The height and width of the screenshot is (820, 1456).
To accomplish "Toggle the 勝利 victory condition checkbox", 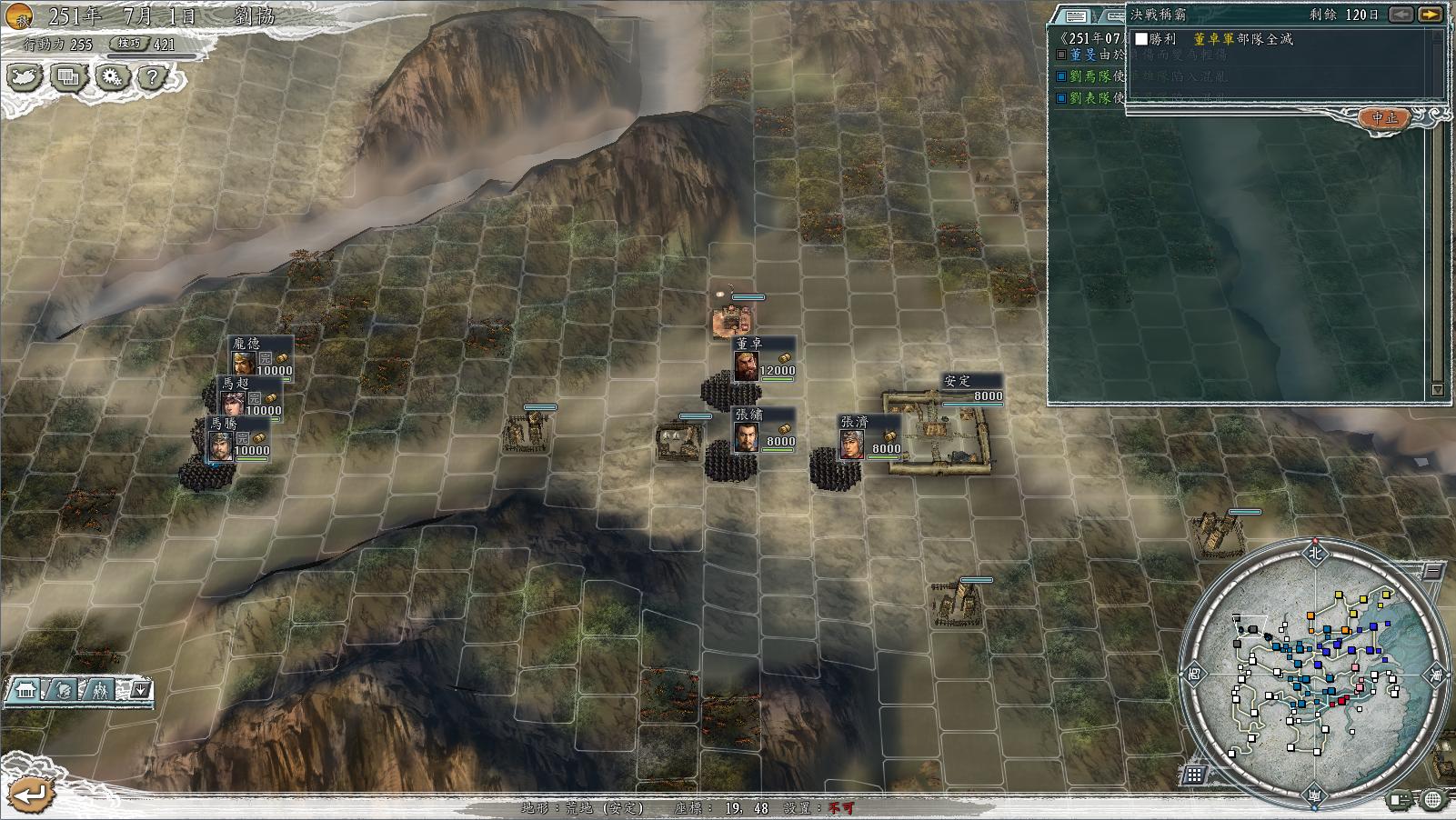I will click(1141, 39).
